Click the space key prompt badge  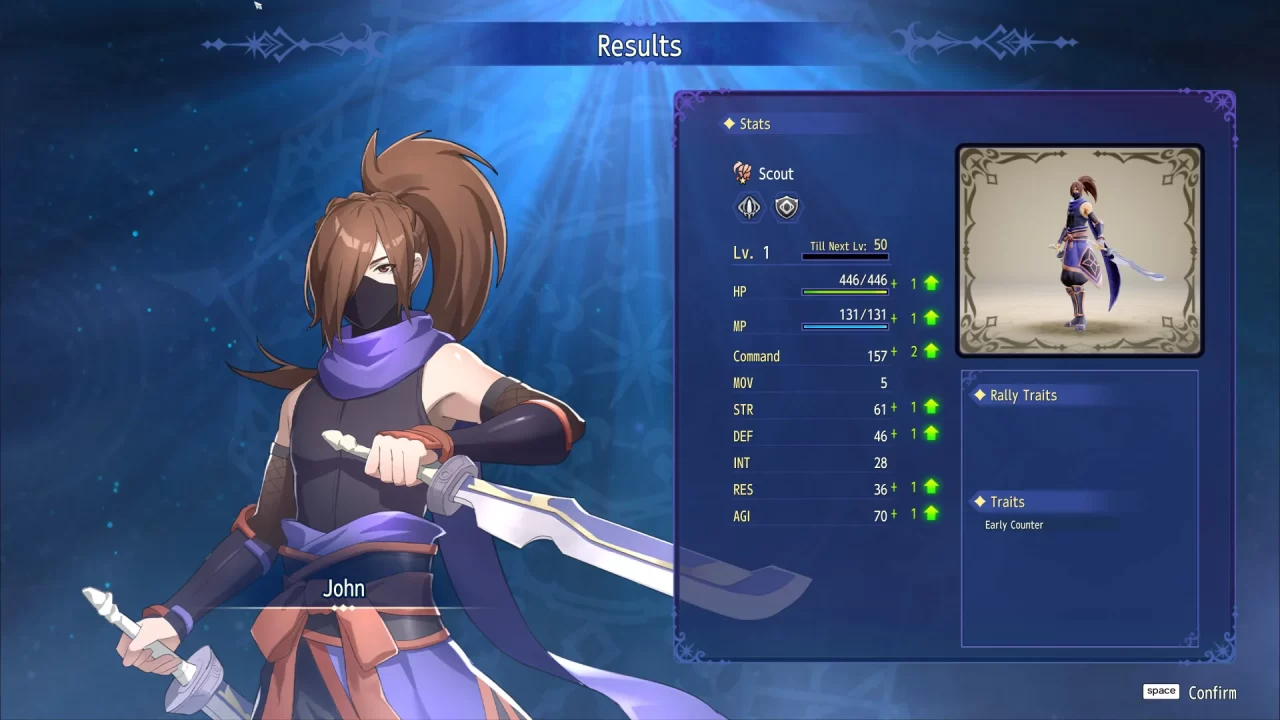pos(1160,690)
